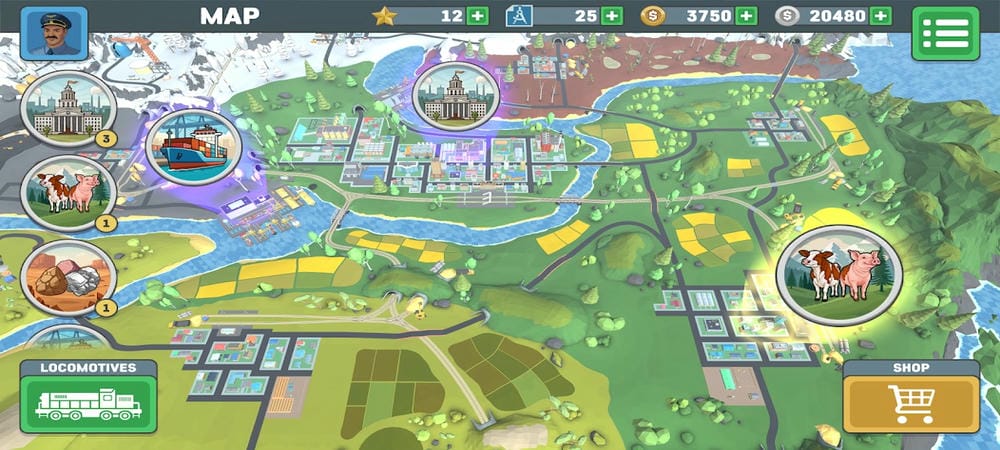Open the cargo ship port marker
This screenshot has width=1000, height=450.
pyautogui.click(x=193, y=146)
